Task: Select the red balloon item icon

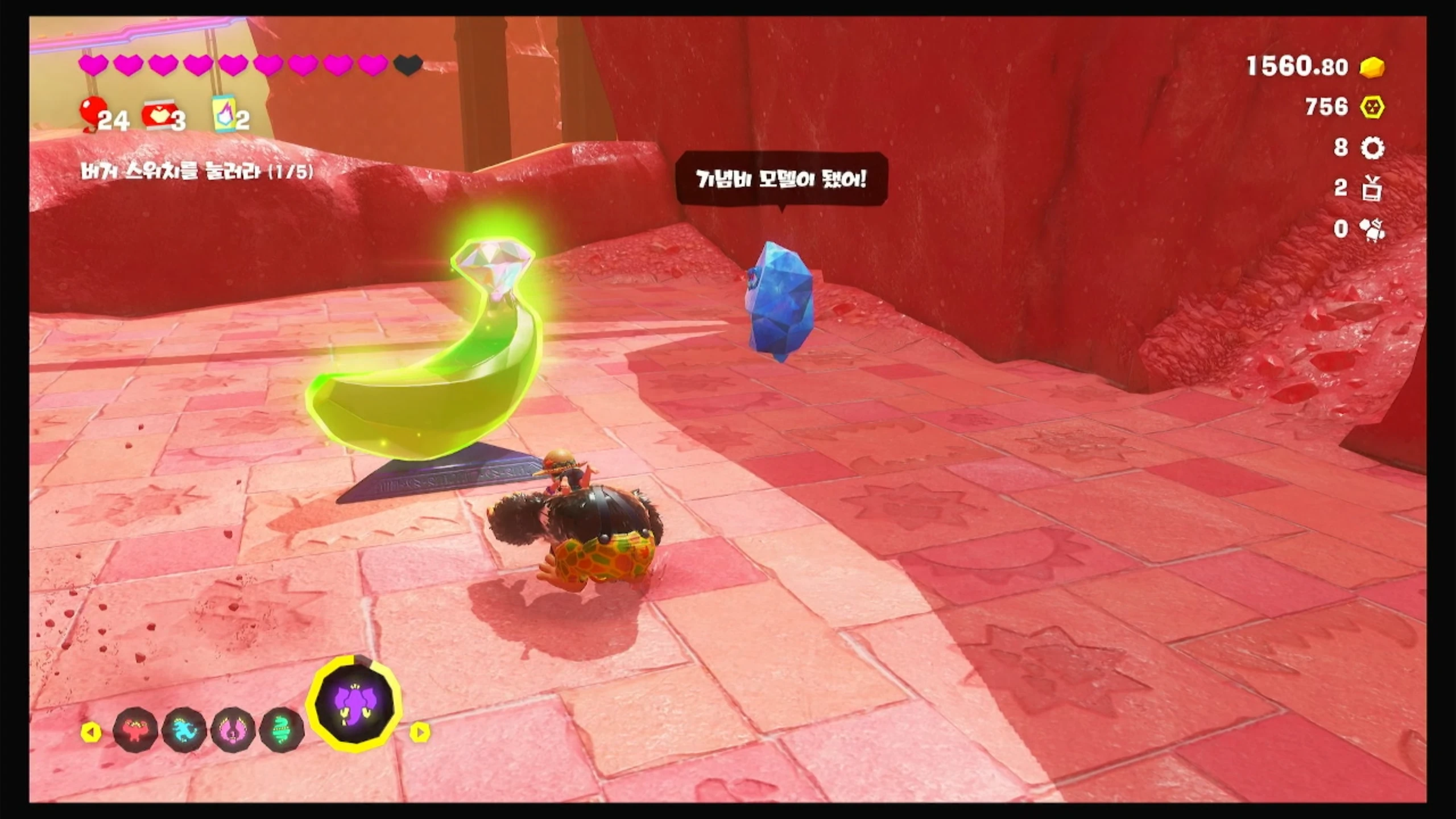Action: tap(91, 112)
